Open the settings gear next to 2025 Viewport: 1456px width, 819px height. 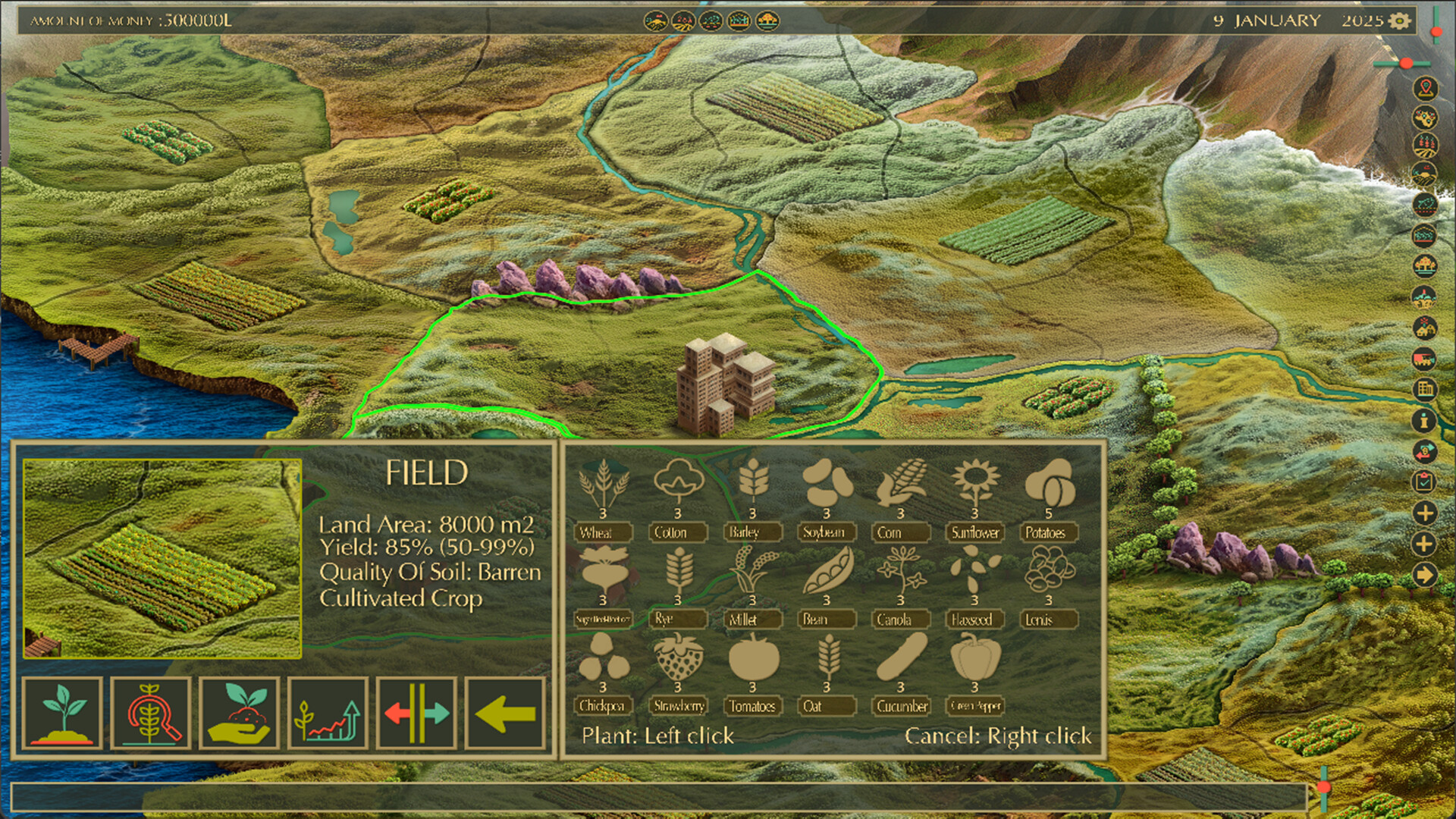tap(1399, 22)
